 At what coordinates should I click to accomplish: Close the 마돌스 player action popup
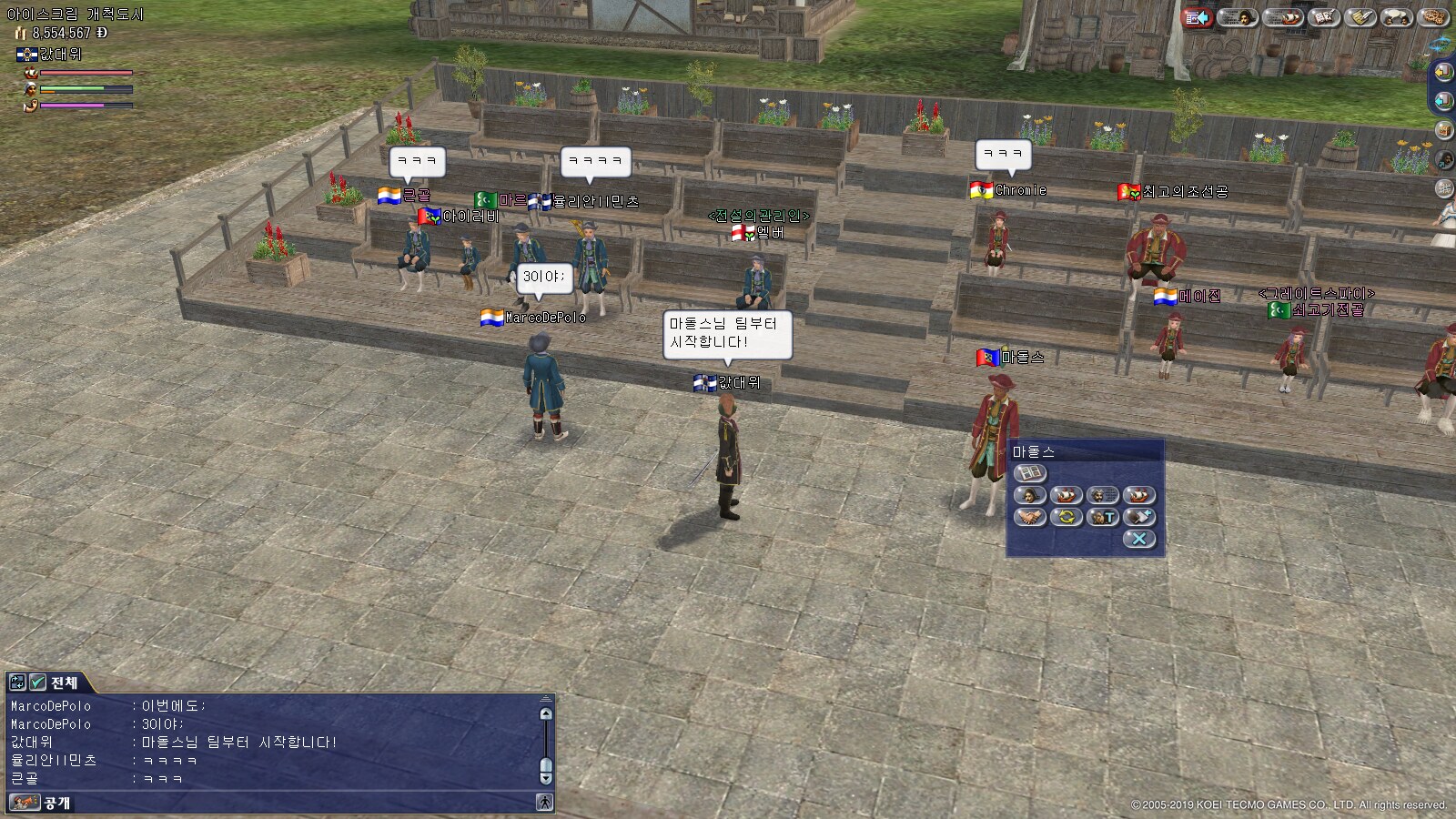[x=1138, y=539]
